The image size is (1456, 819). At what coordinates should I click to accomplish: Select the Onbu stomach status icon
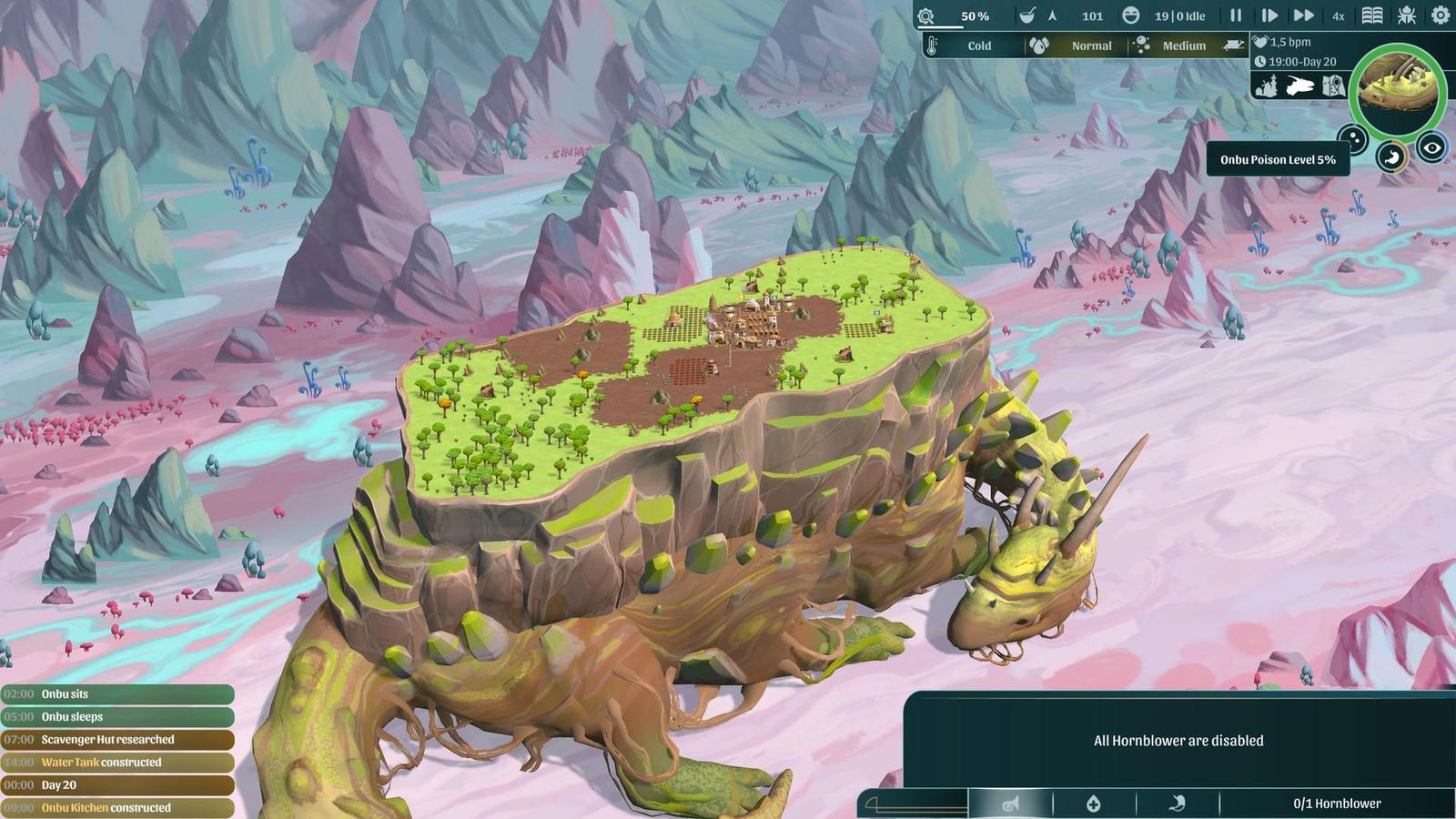[1390, 157]
